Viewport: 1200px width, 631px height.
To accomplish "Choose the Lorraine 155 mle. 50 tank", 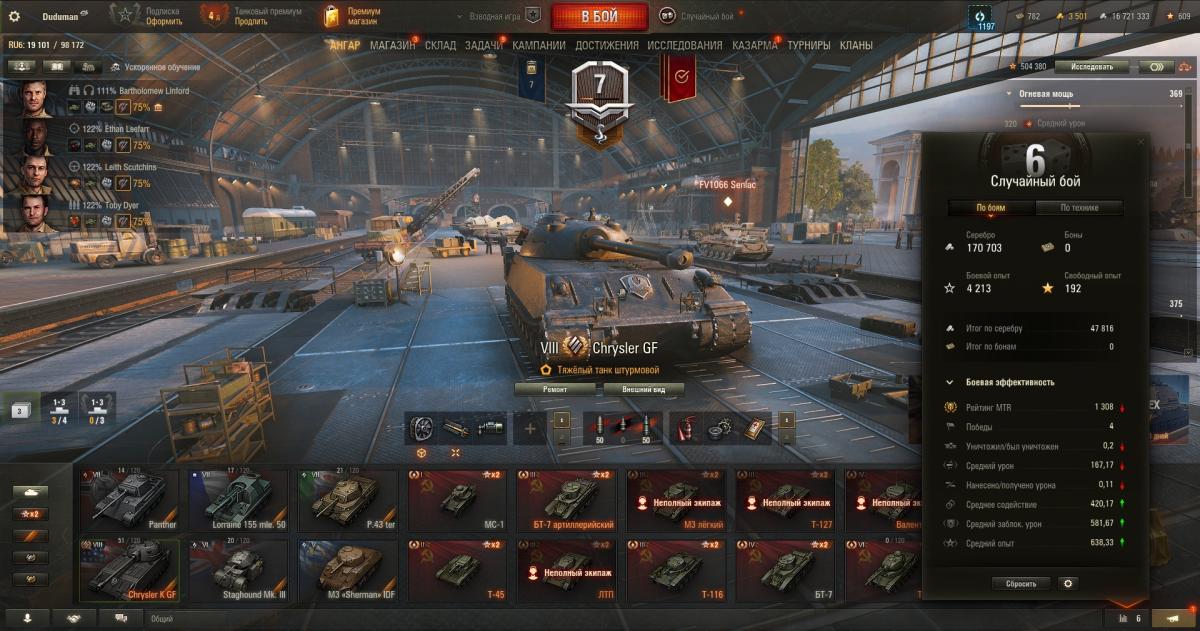I will click(x=239, y=500).
